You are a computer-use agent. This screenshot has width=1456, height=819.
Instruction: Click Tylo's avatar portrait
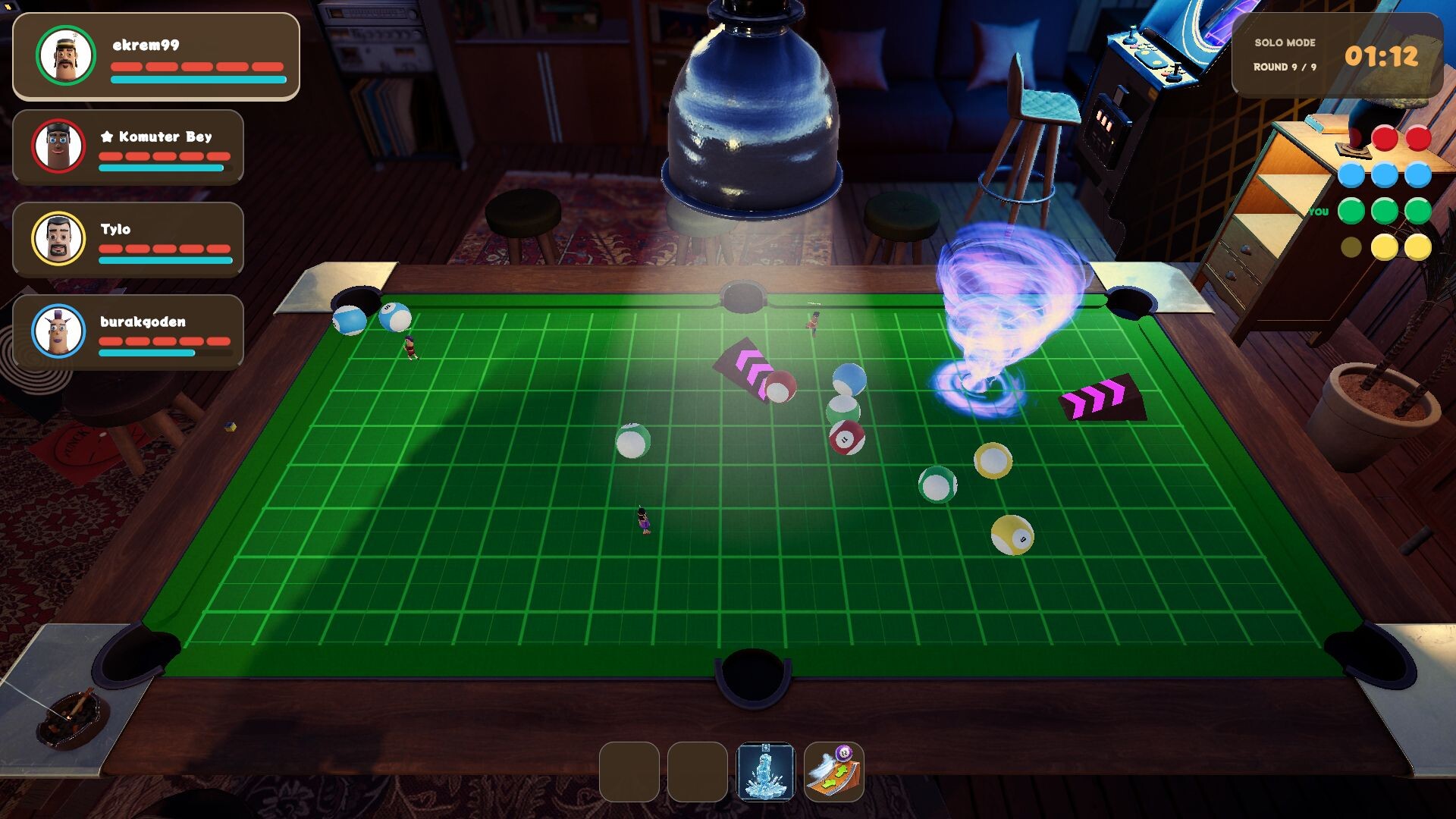(x=59, y=239)
